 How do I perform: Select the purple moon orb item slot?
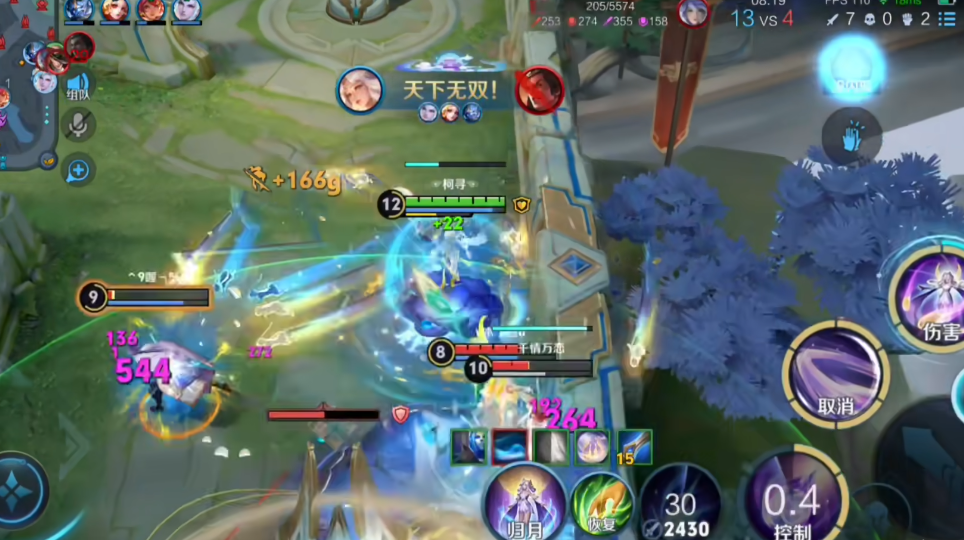click(x=592, y=447)
